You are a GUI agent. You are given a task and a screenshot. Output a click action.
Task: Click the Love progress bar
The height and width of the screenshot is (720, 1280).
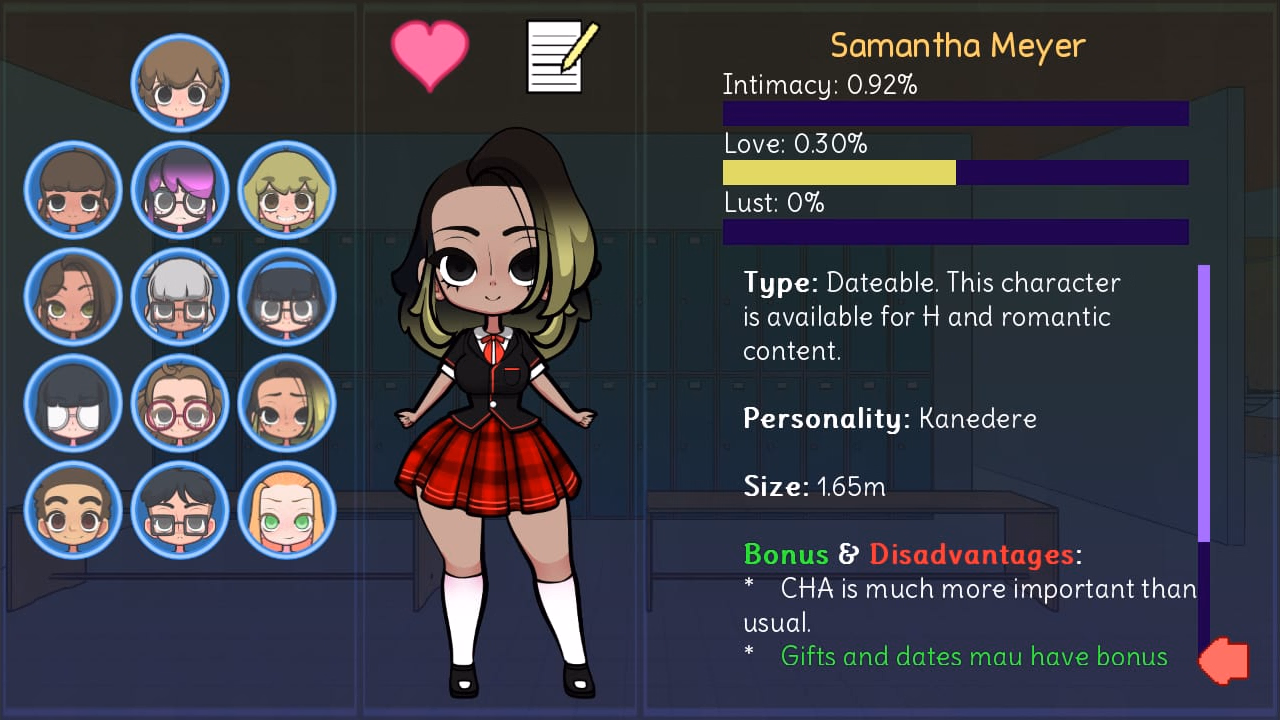(x=955, y=172)
